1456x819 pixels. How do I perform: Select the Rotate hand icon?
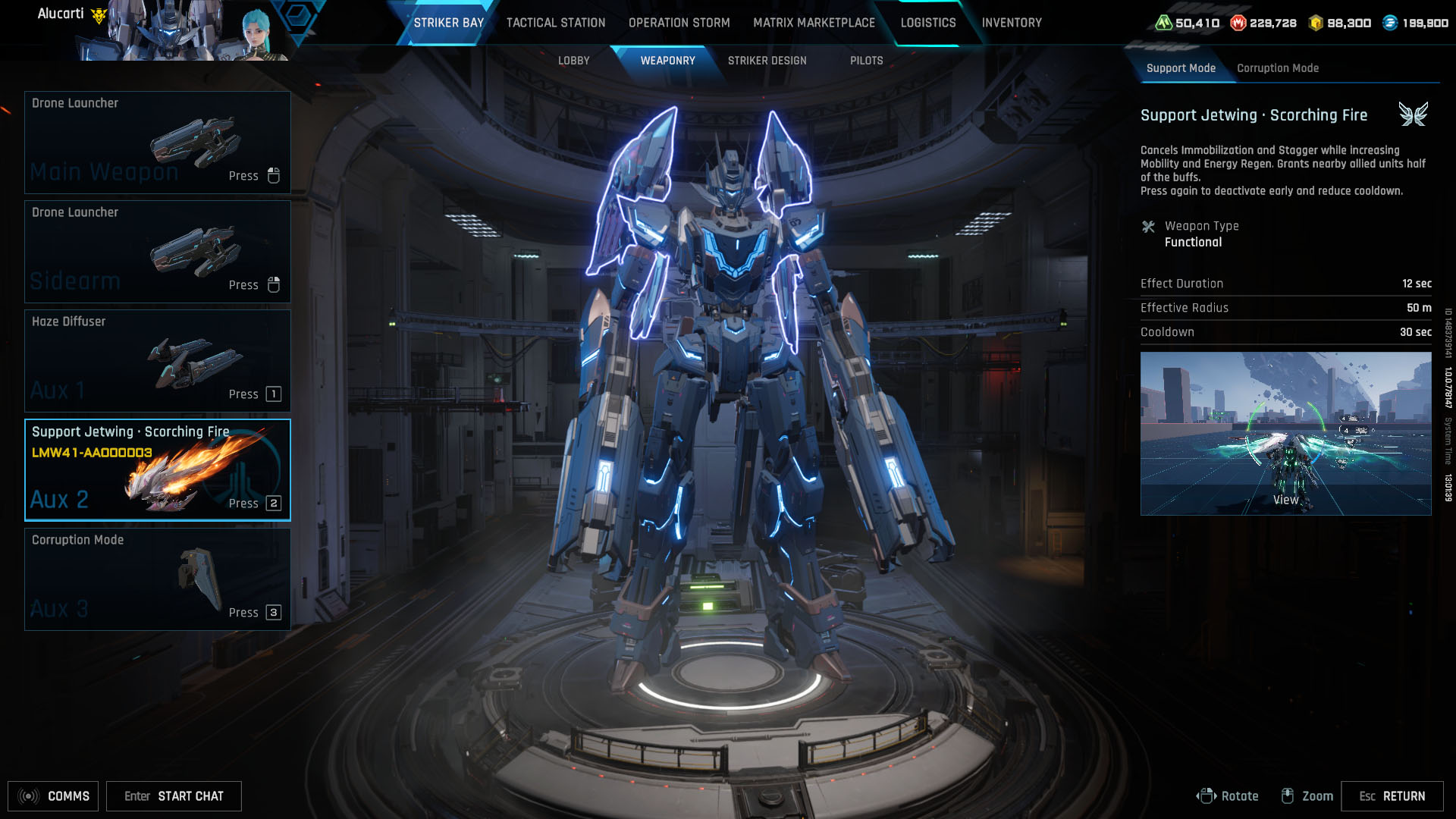point(1207,796)
